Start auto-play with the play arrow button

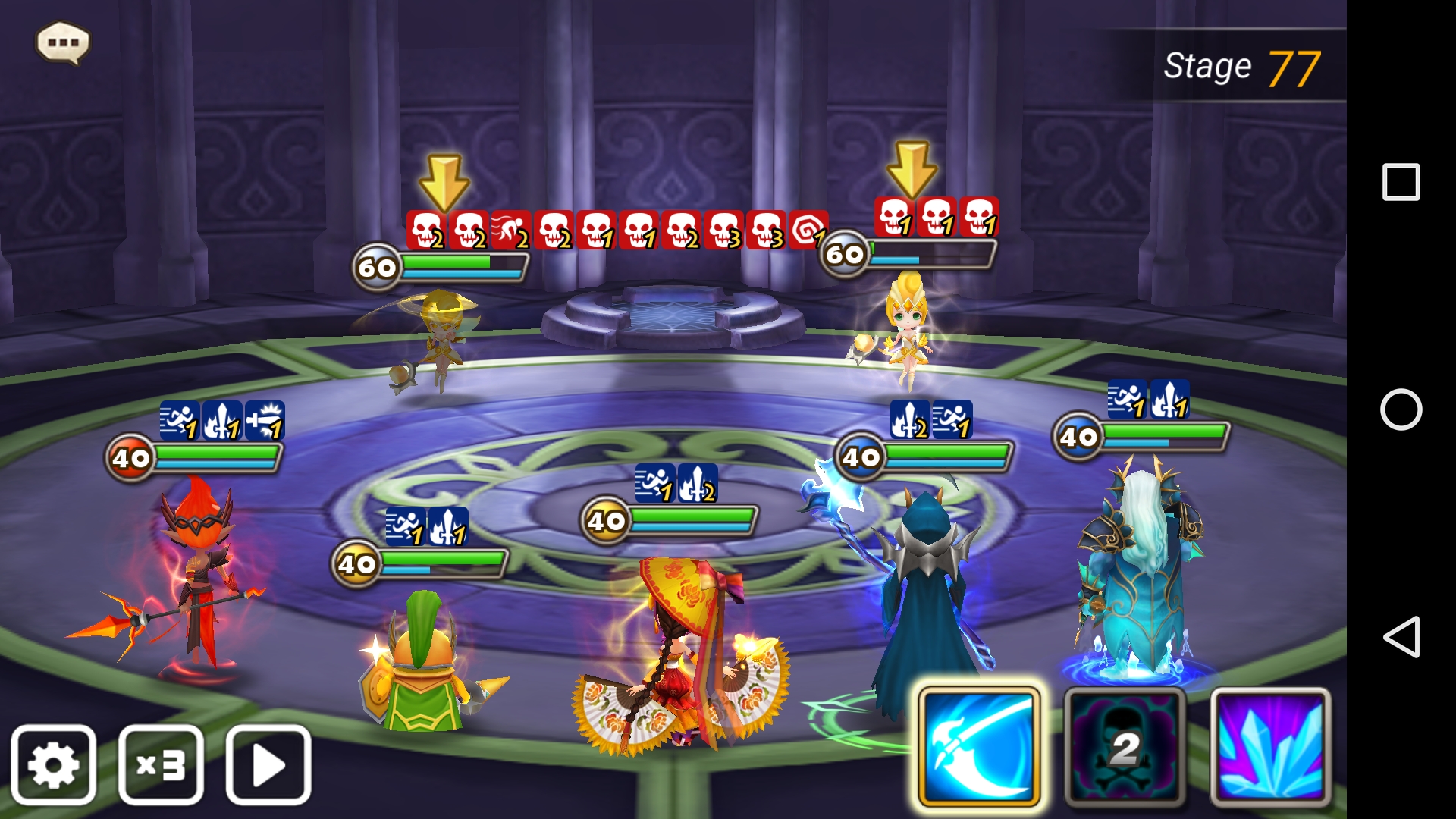click(268, 764)
